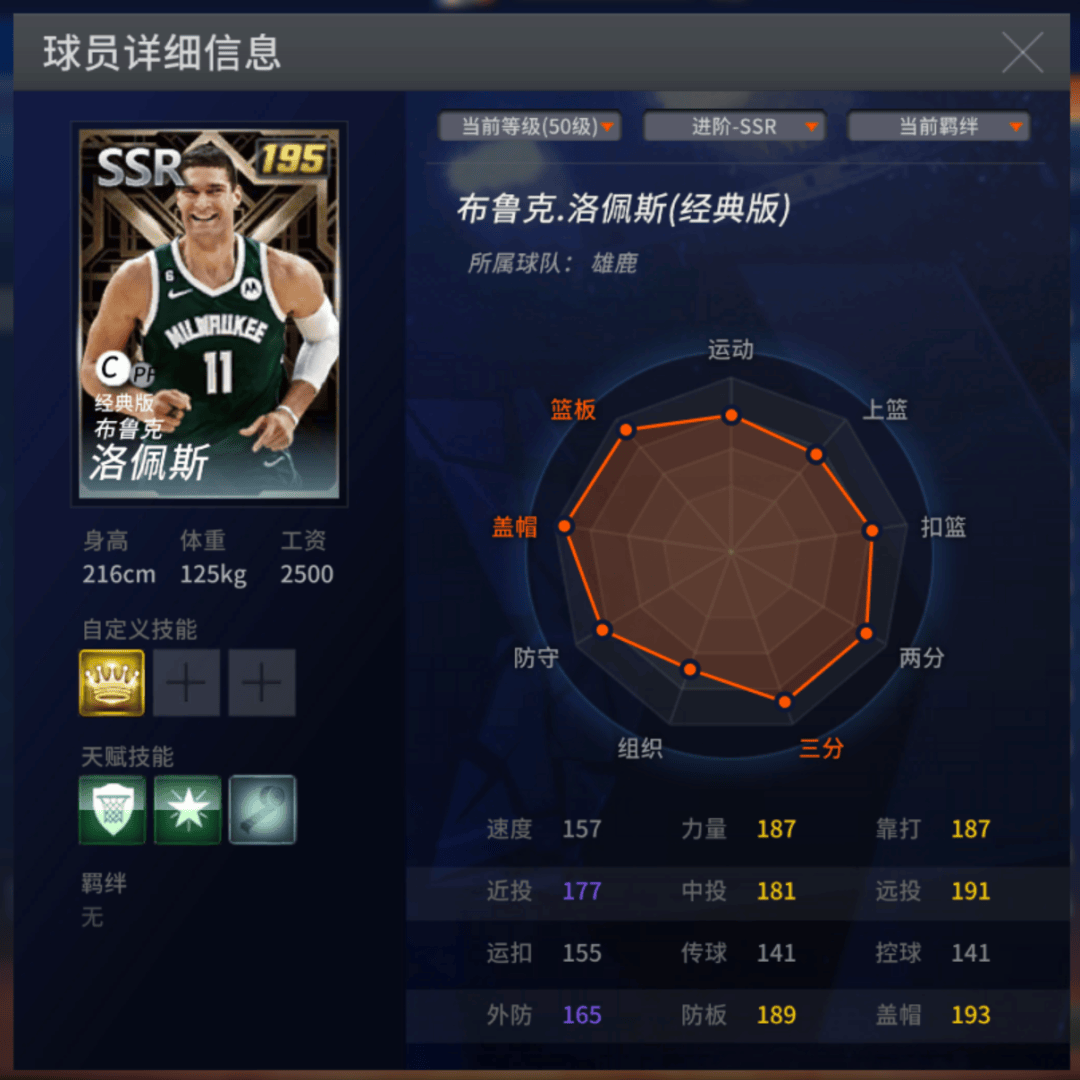This screenshot has height=1080, width=1080.
Task: Open the 进阶-SSR advancement dropdown
Action: tap(734, 127)
